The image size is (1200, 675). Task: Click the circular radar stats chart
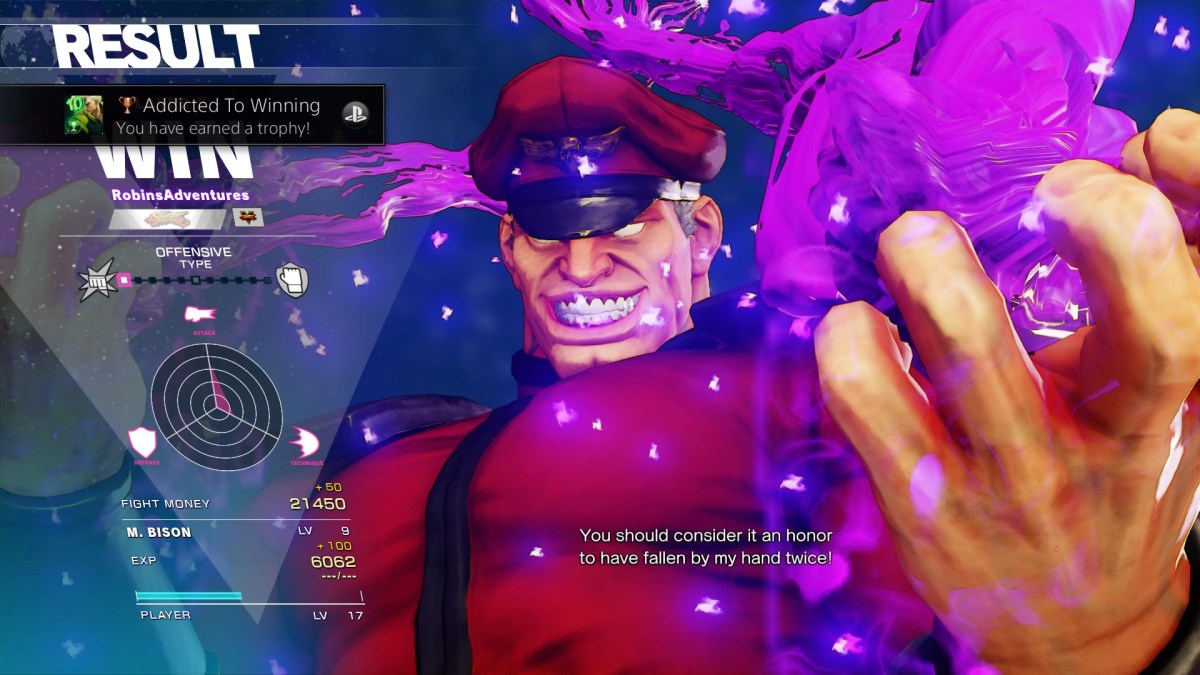pos(216,405)
